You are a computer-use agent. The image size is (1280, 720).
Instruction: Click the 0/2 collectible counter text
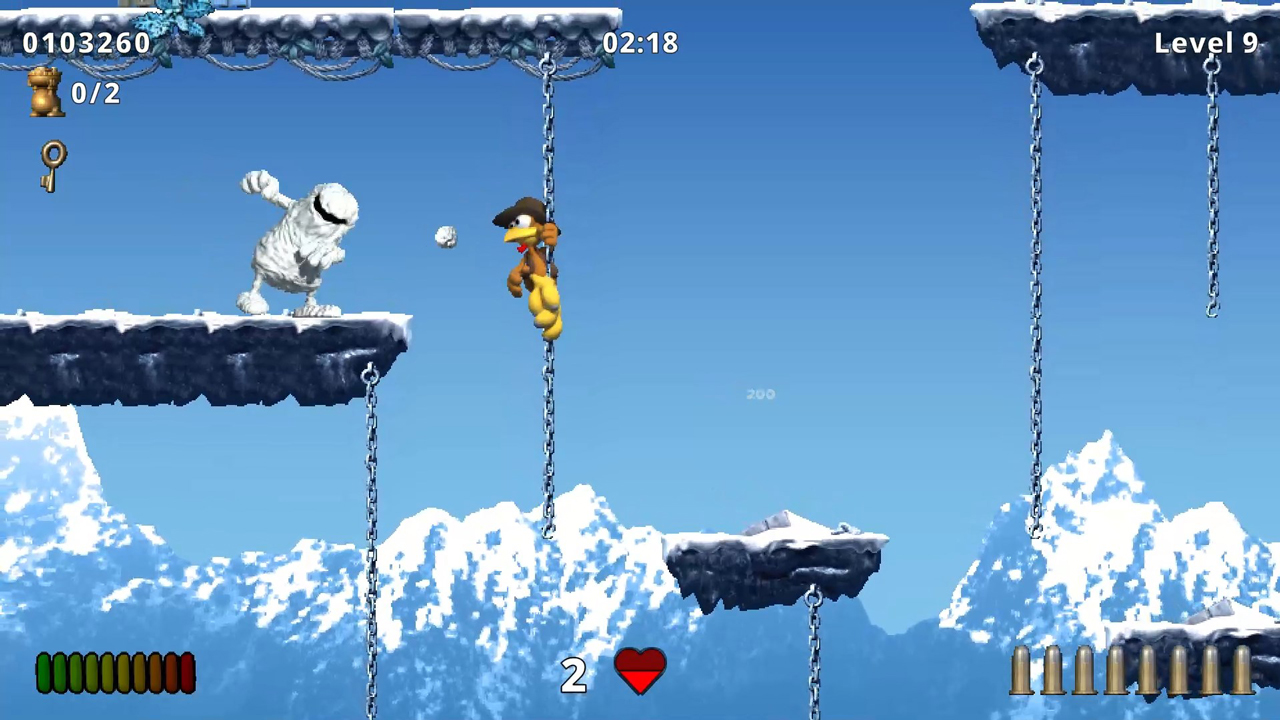[95, 92]
